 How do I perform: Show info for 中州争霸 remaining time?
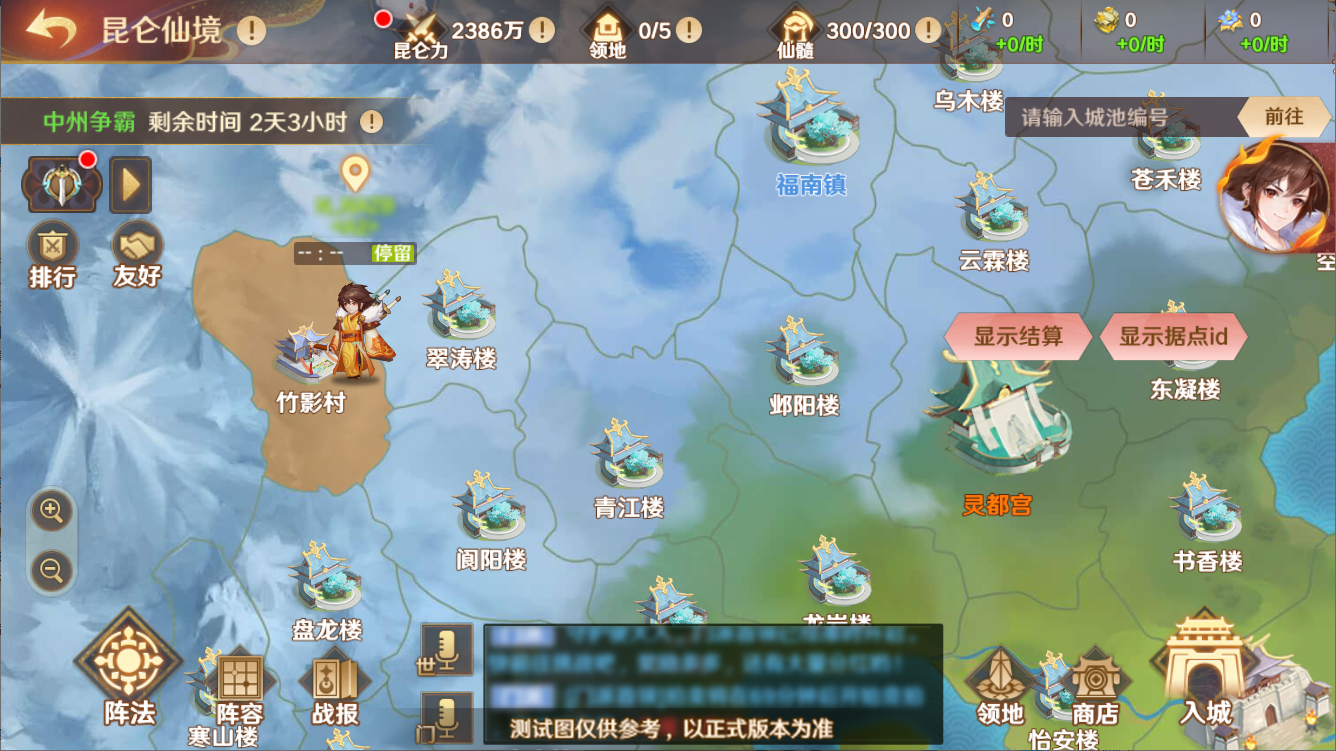[372, 122]
